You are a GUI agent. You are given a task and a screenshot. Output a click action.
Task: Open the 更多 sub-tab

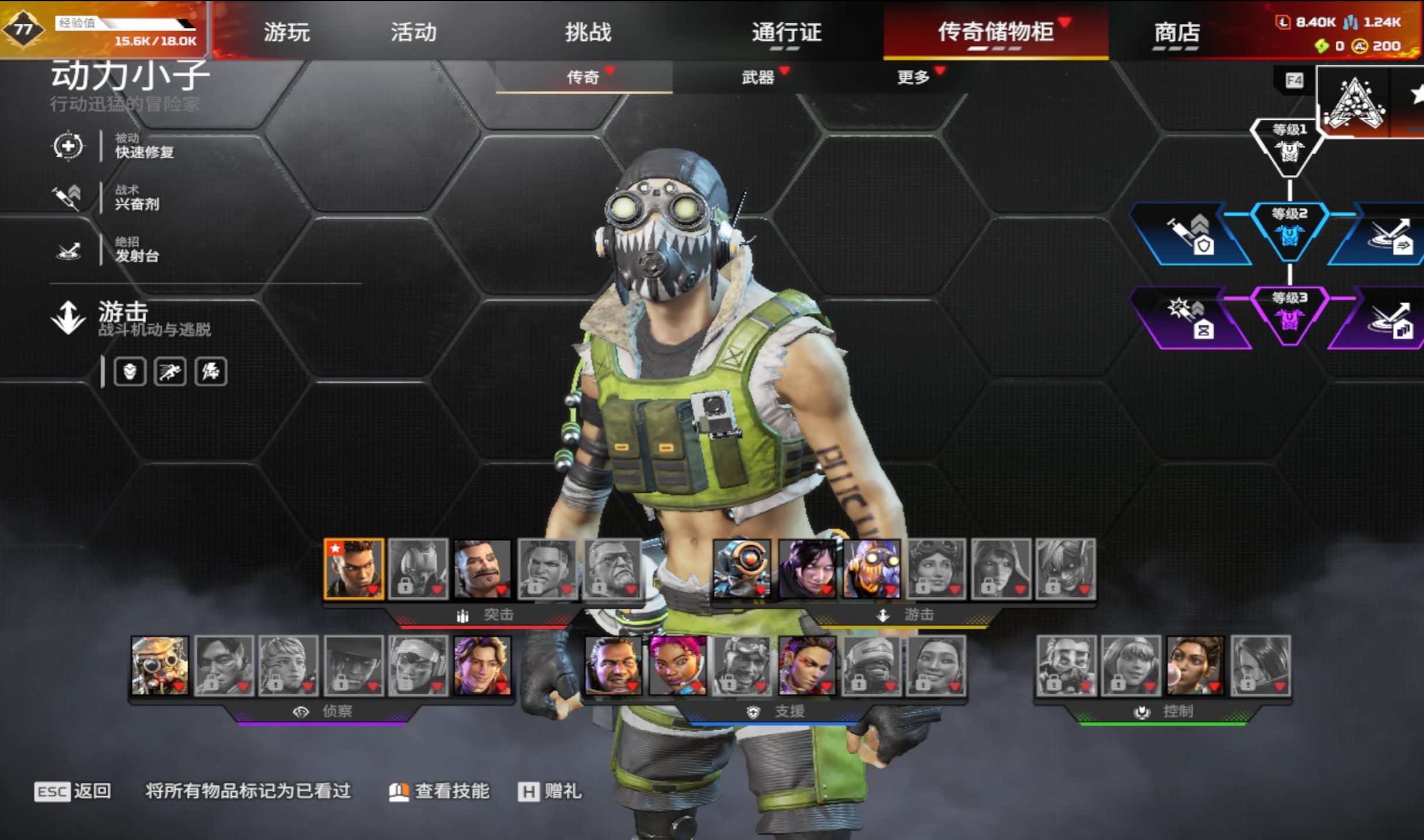[x=913, y=77]
